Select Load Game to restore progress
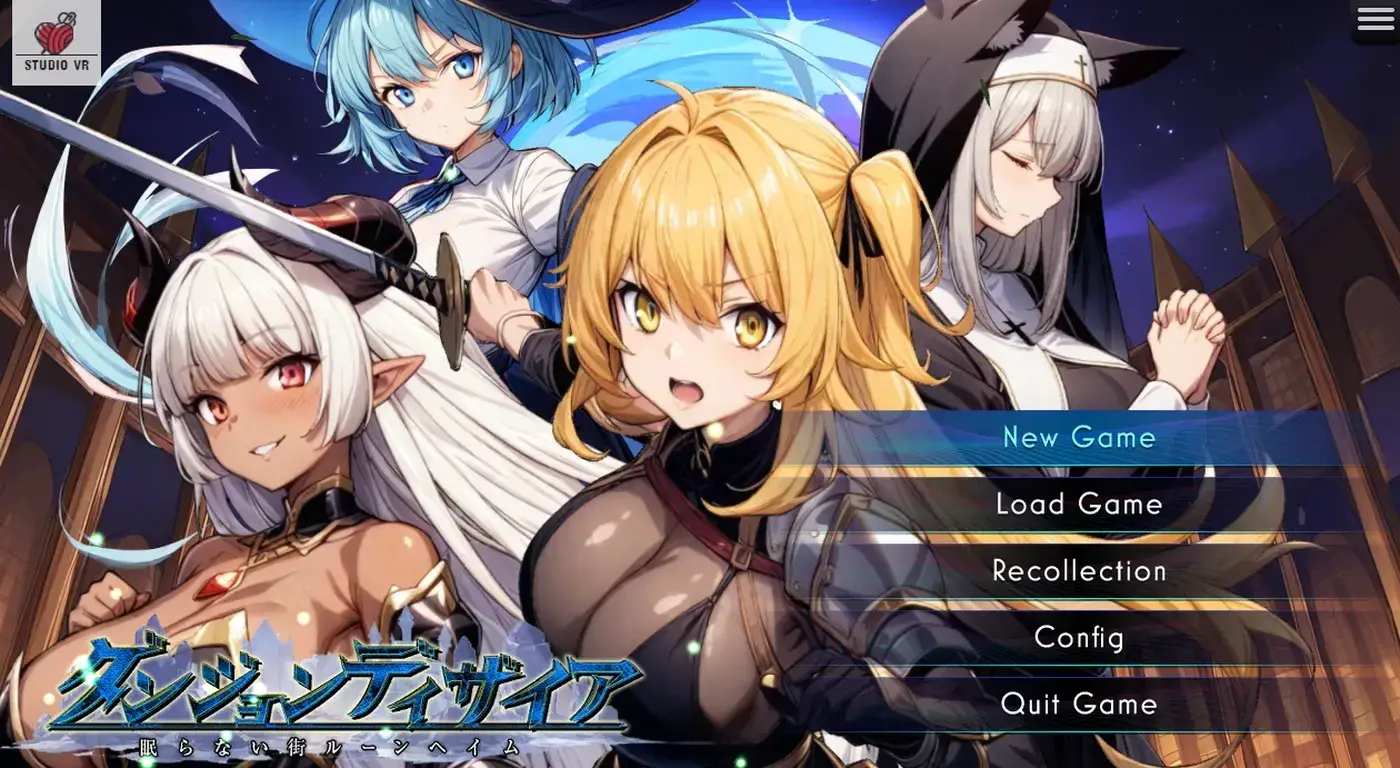The height and width of the screenshot is (768, 1400). click(x=1080, y=504)
